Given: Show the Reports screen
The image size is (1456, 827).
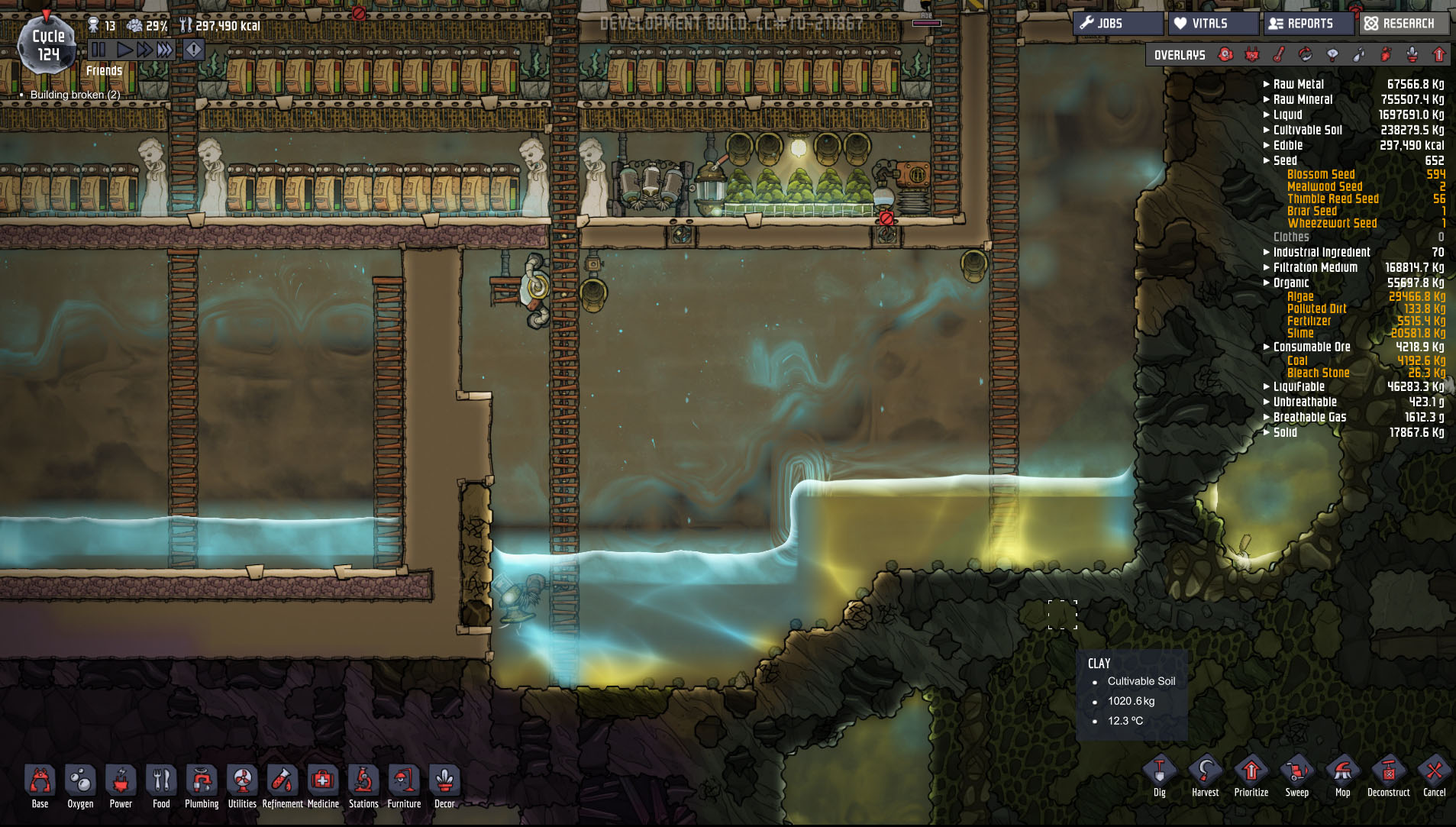Looking at the screenshot, I should pos(1309,24).
